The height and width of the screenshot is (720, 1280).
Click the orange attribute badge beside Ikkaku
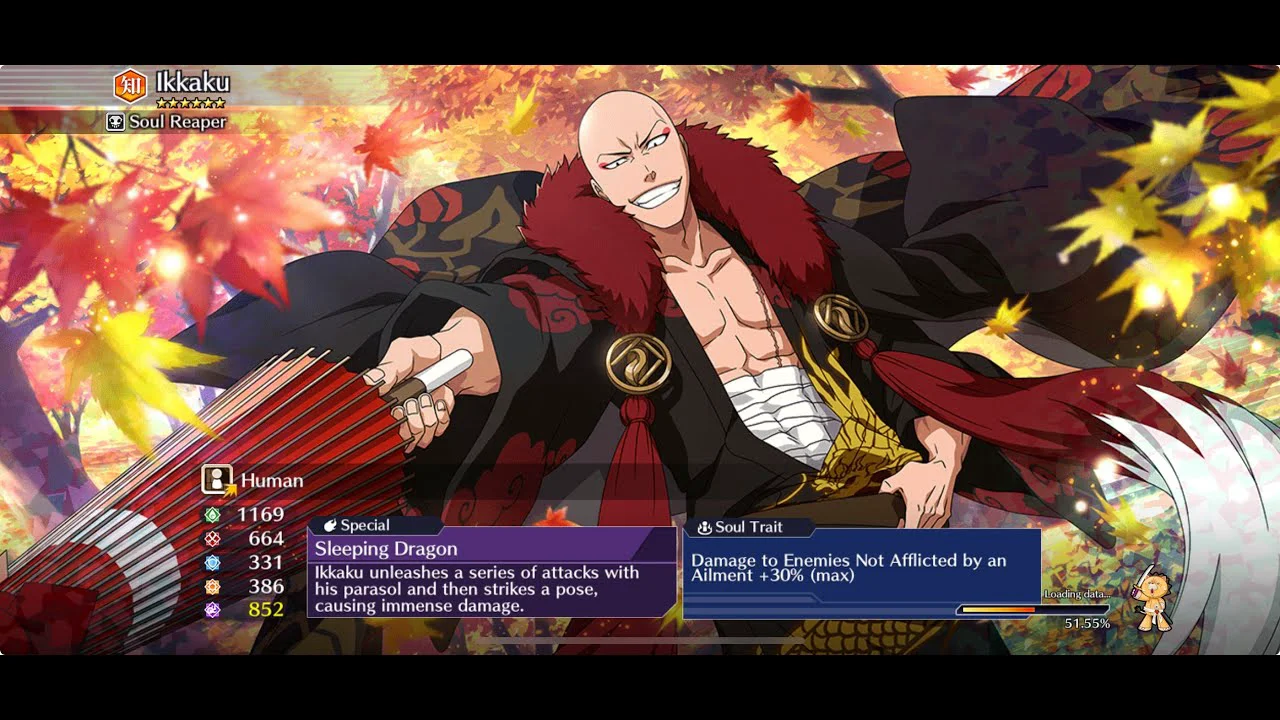[130, 86]
